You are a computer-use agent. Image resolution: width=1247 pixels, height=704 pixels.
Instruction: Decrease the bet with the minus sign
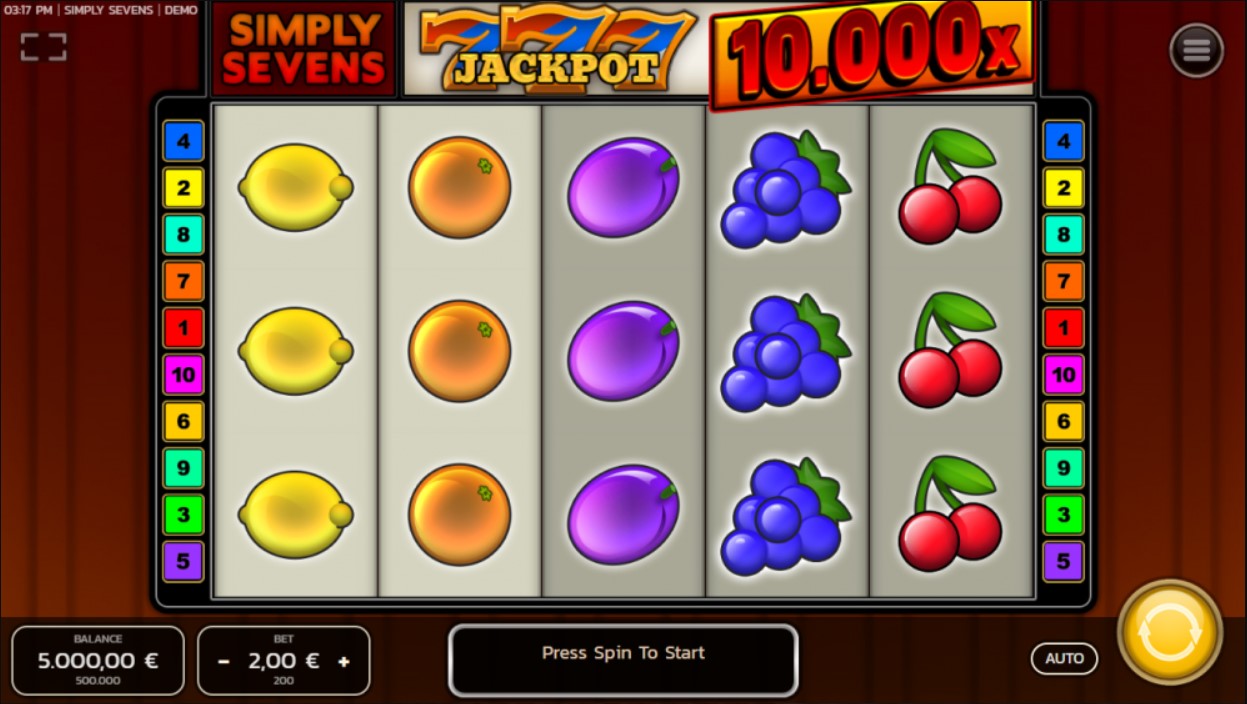coord(224,661)
